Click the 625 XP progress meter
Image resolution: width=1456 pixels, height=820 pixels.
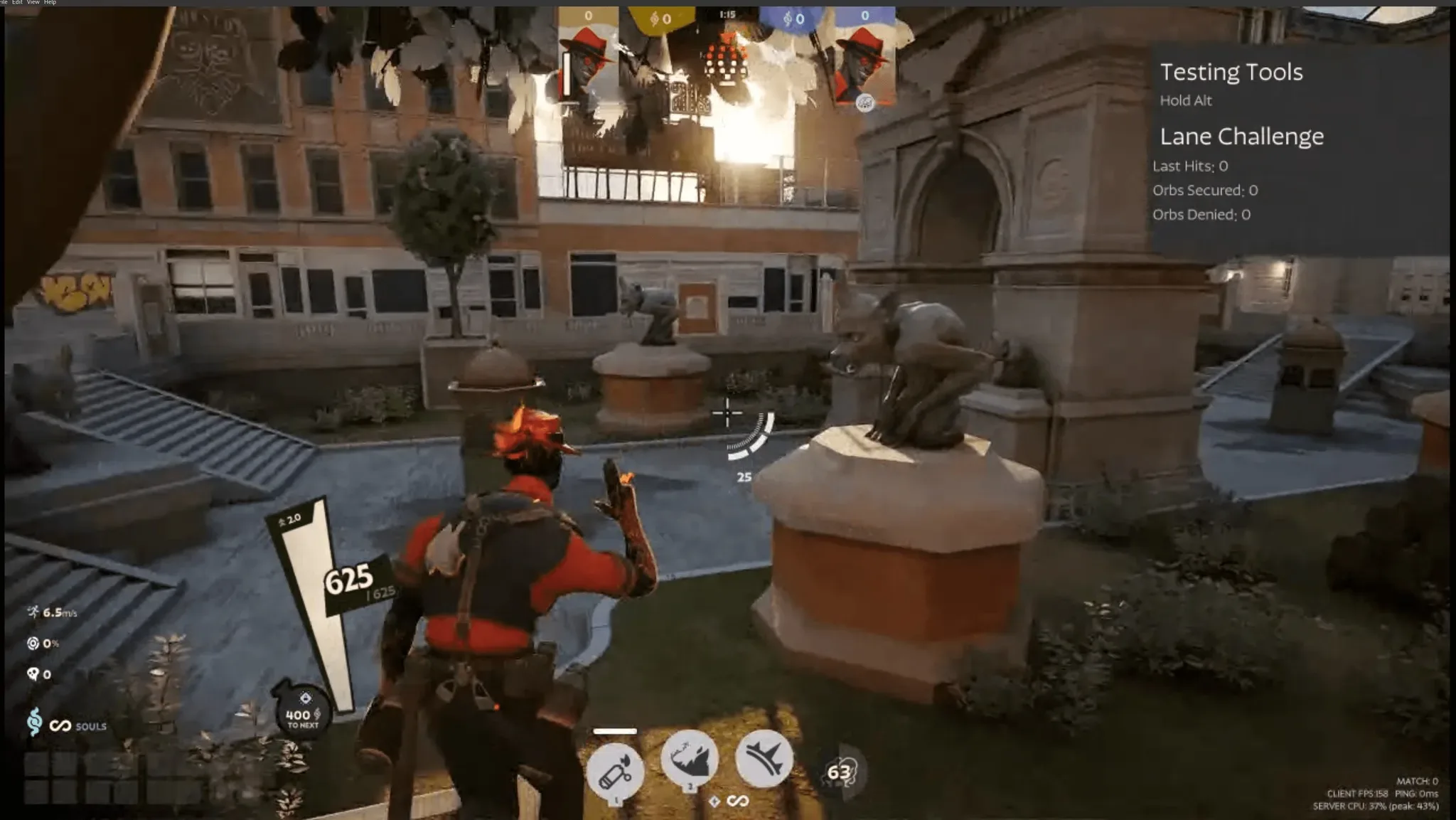(348, 578)
